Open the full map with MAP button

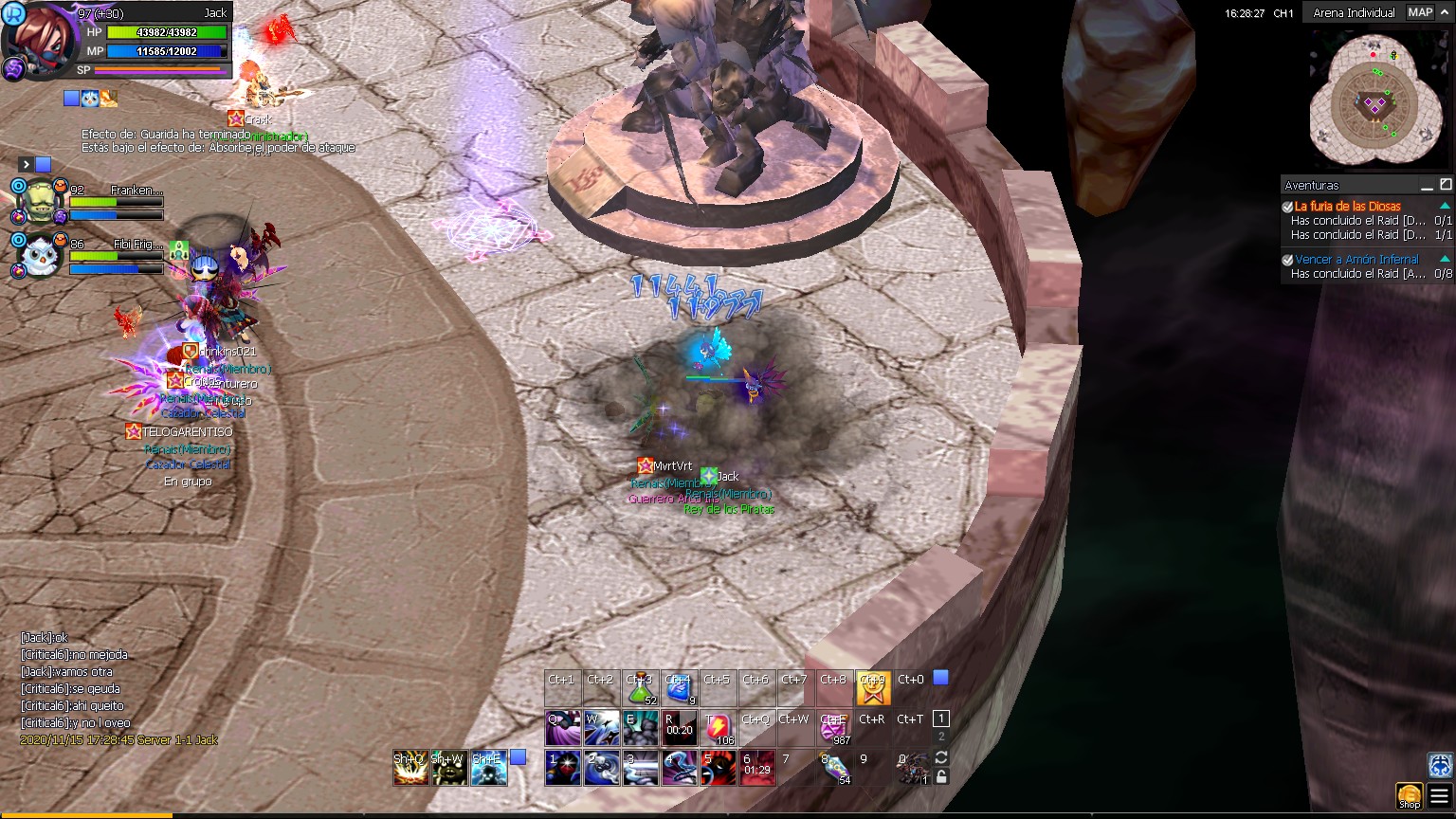point(1419,12)
